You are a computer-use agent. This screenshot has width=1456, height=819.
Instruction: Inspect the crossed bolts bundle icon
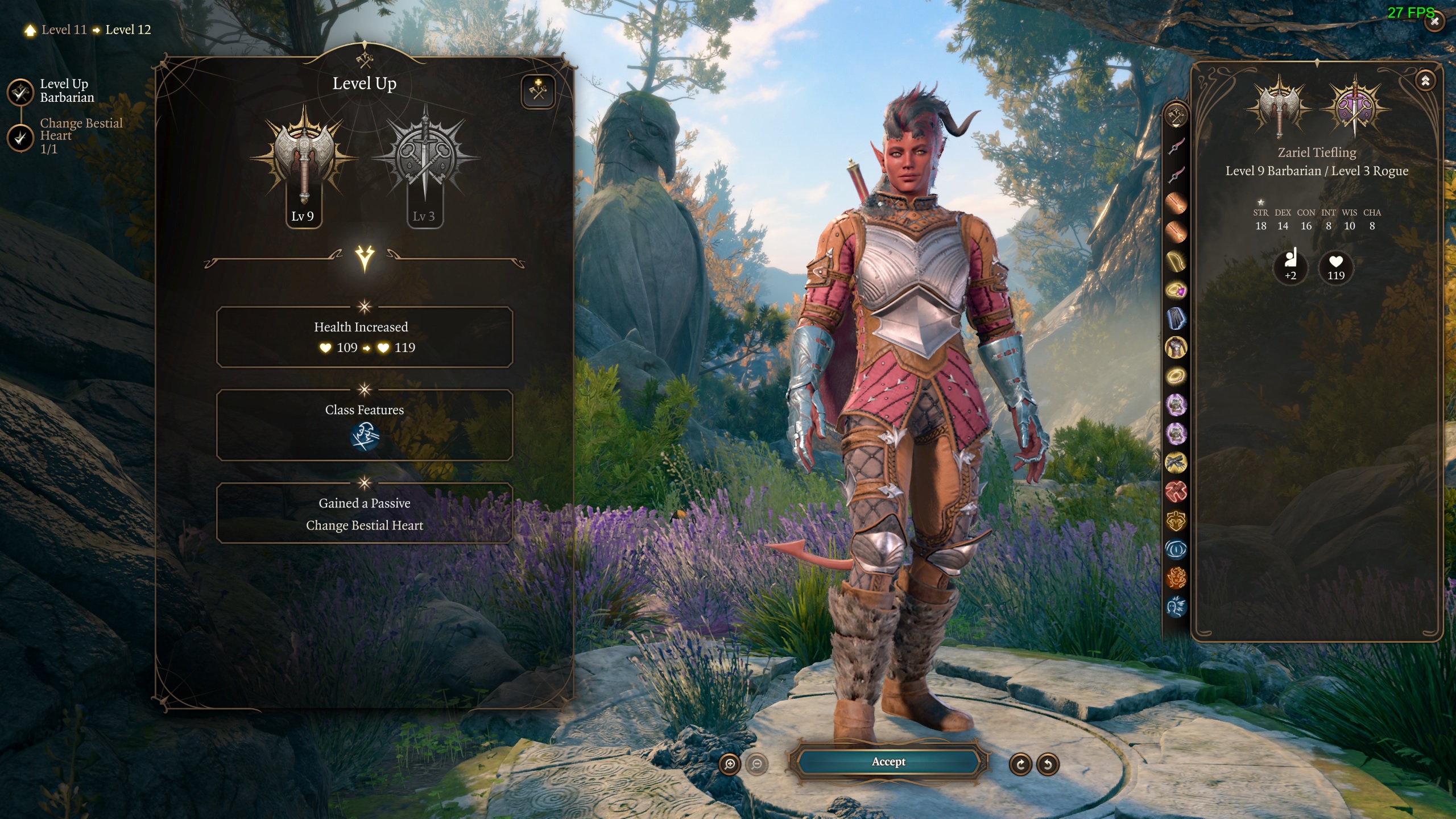point(1176,462)
